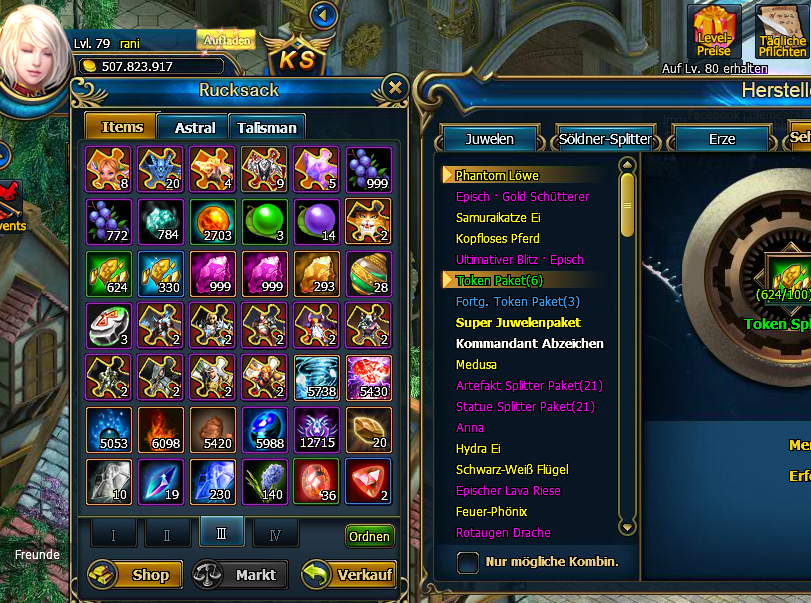Go to backpack page I
811x603 pixels.
click(113, 534)
